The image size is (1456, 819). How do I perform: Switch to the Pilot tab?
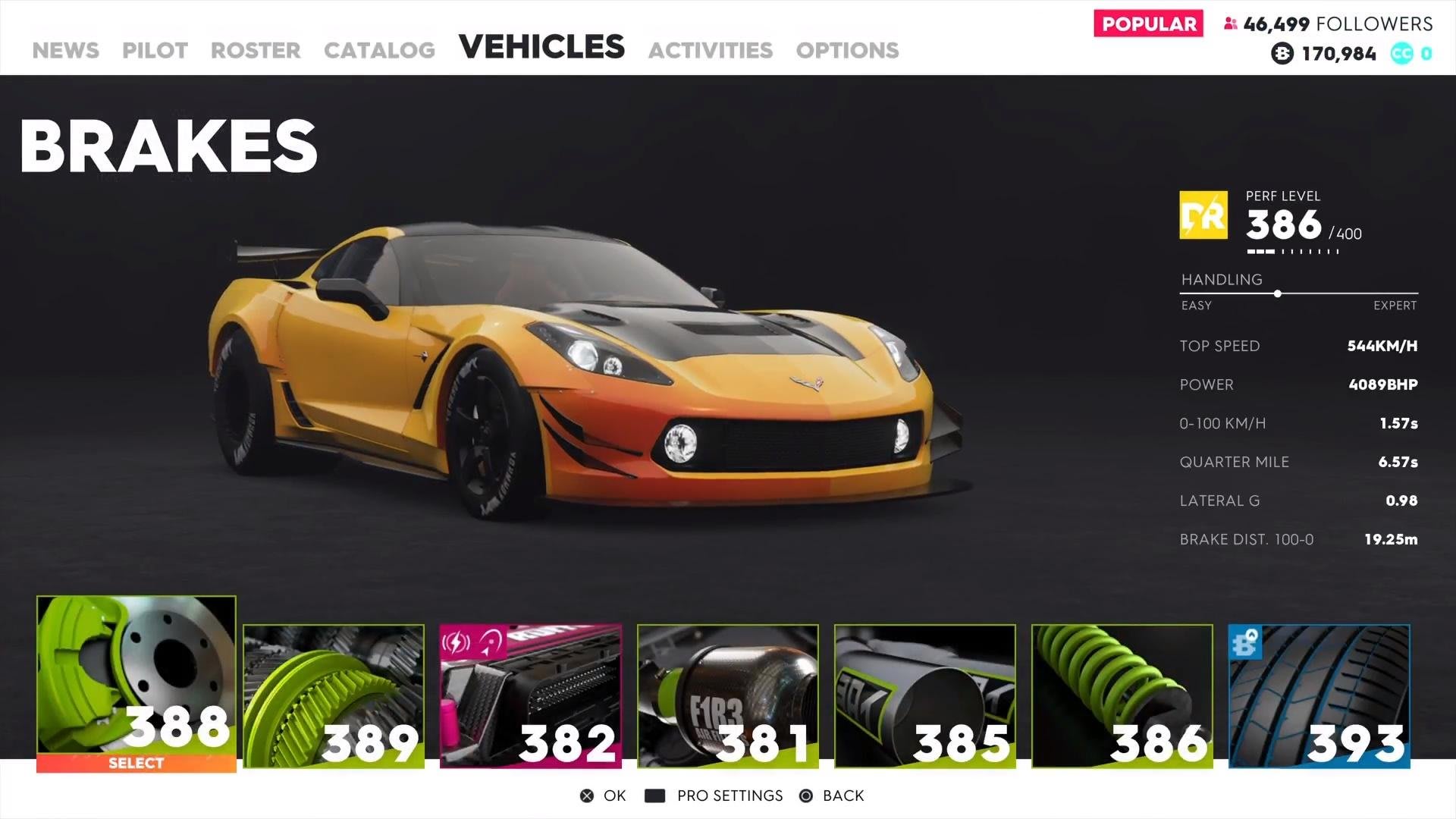click(155, 50)
